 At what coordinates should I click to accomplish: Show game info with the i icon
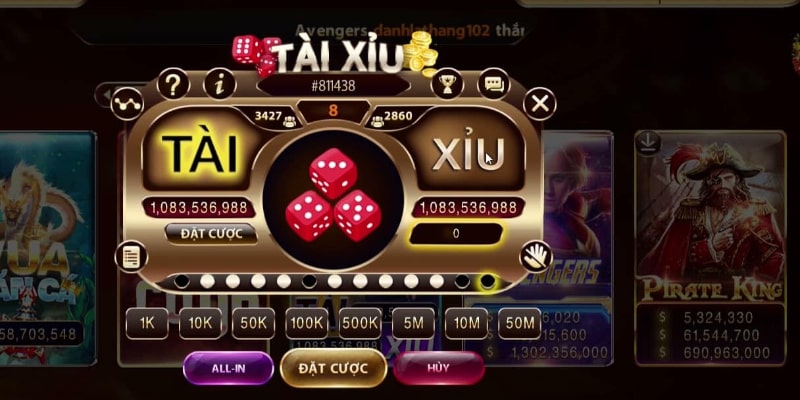click(x=218, y=83)
